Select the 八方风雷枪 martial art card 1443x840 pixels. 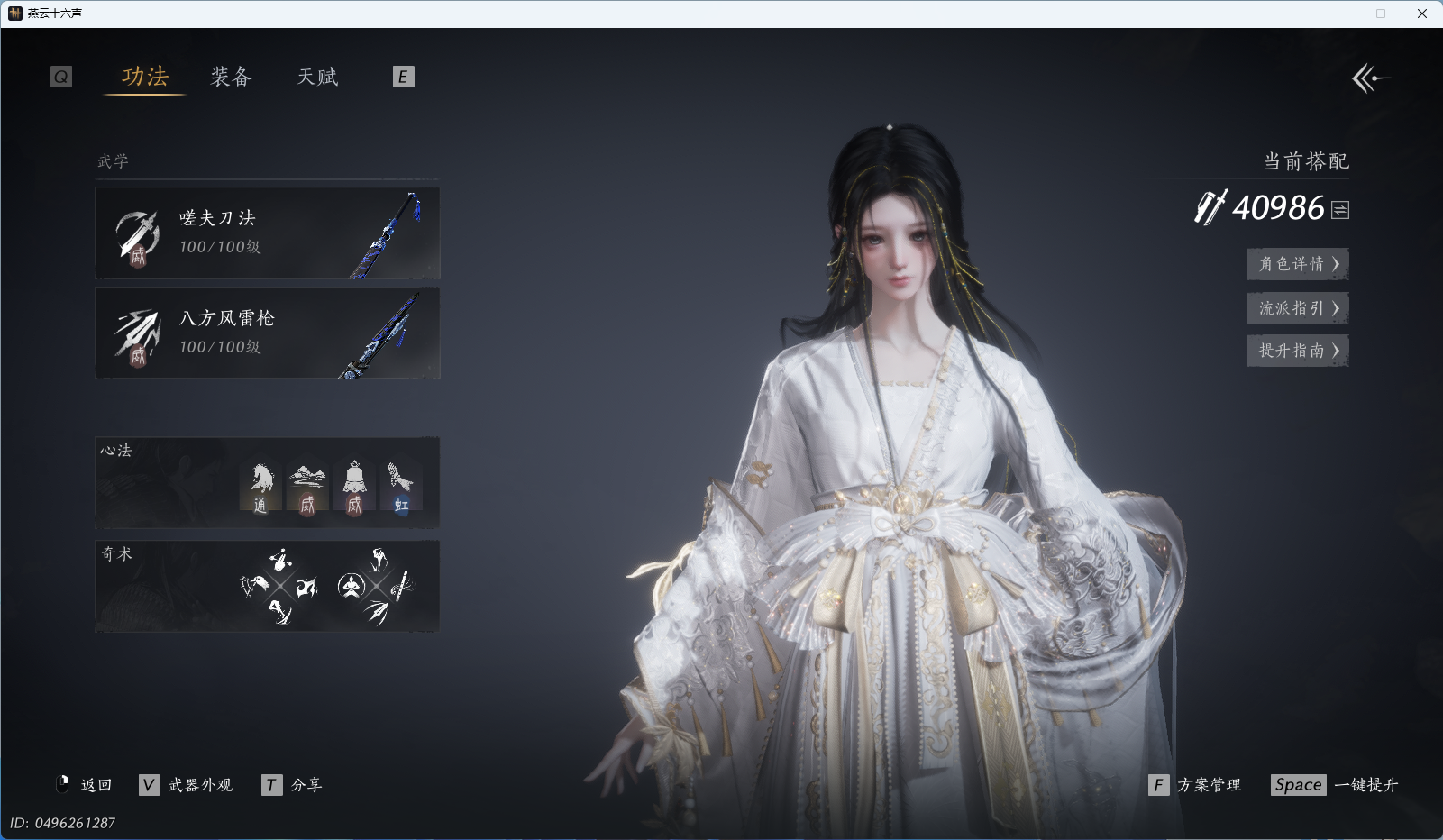[267, 333]
